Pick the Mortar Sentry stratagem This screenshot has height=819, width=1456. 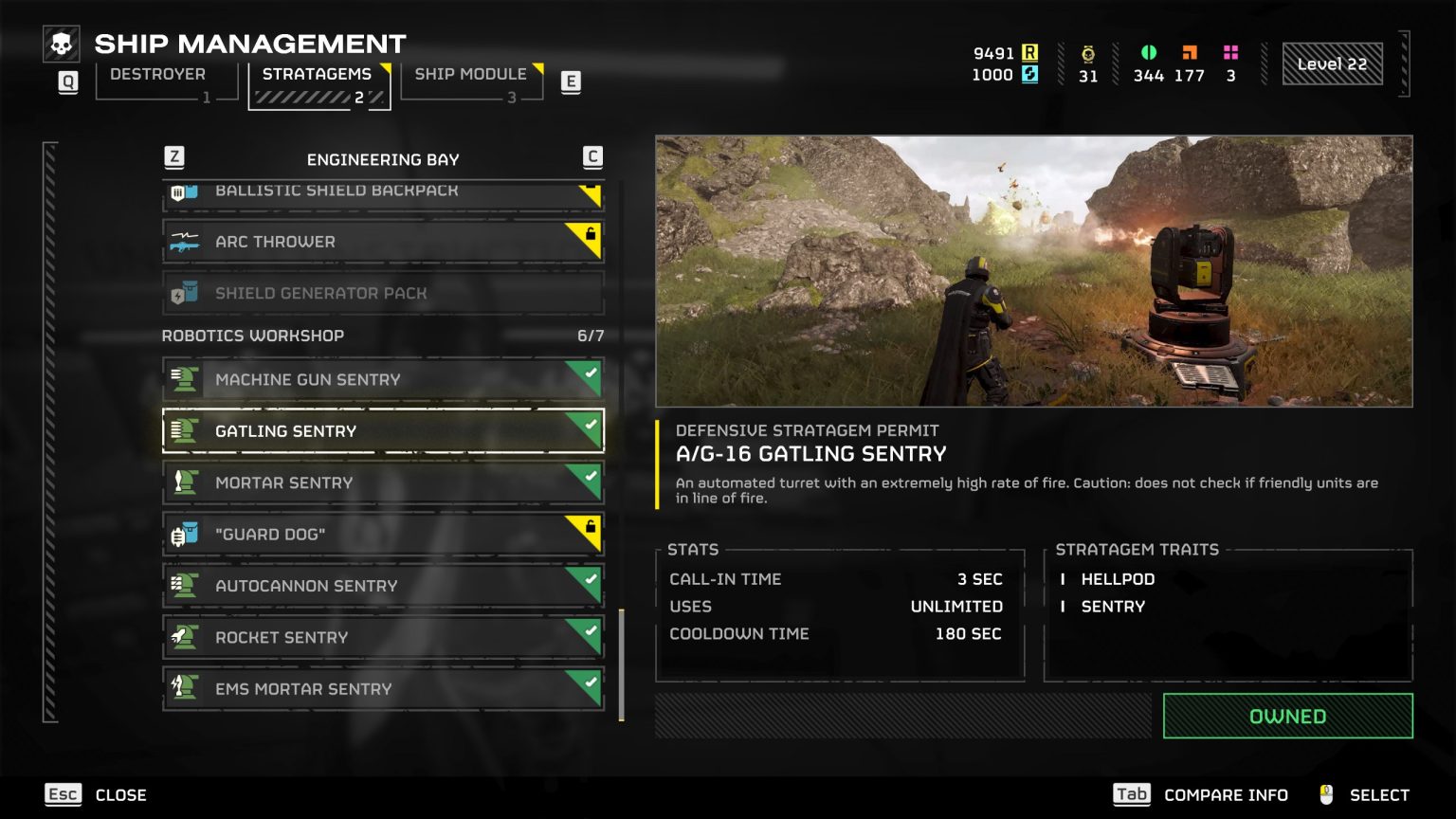click(383, 483)
